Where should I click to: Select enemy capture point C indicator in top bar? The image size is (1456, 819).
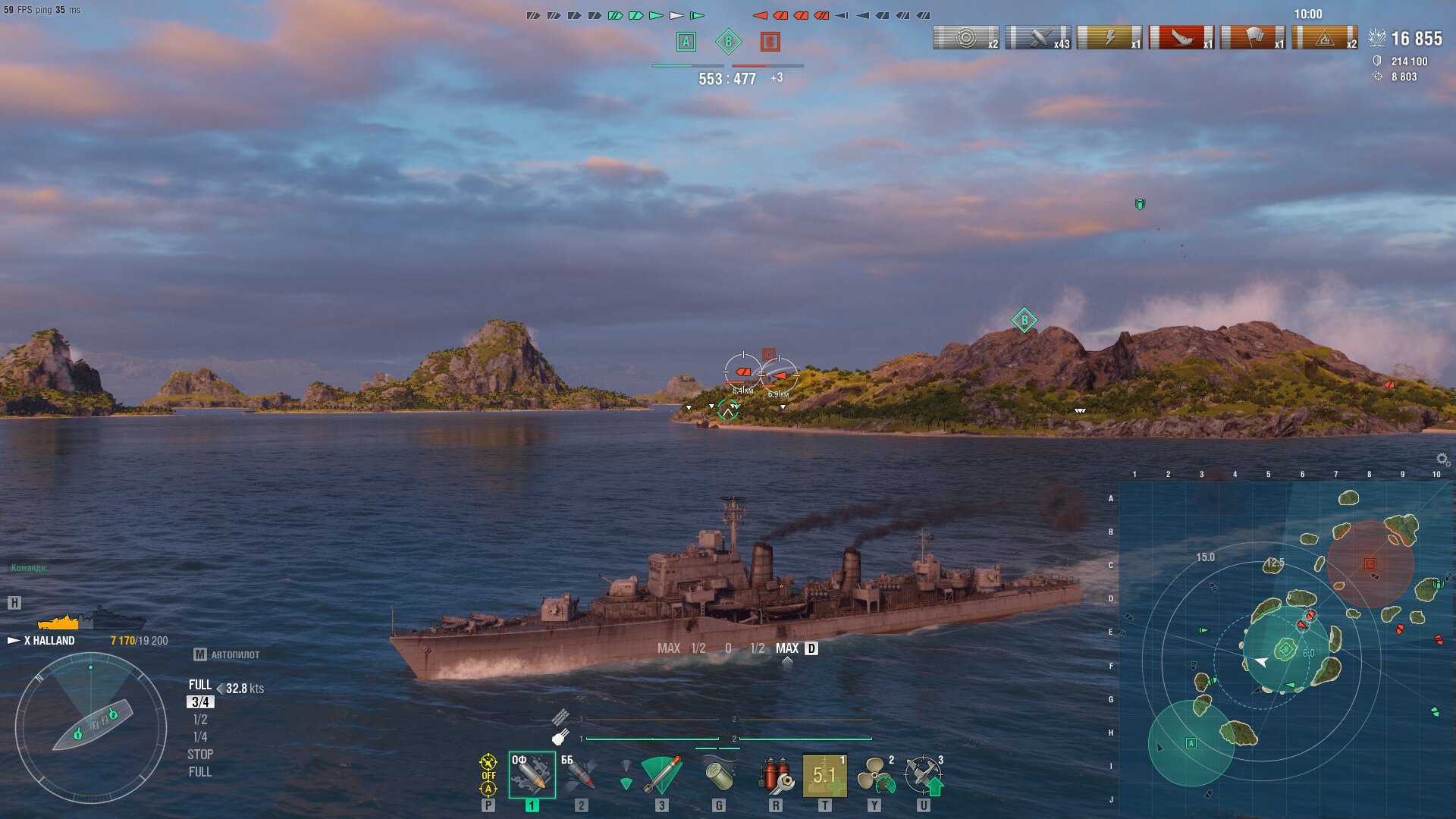[x=770, y=42]
